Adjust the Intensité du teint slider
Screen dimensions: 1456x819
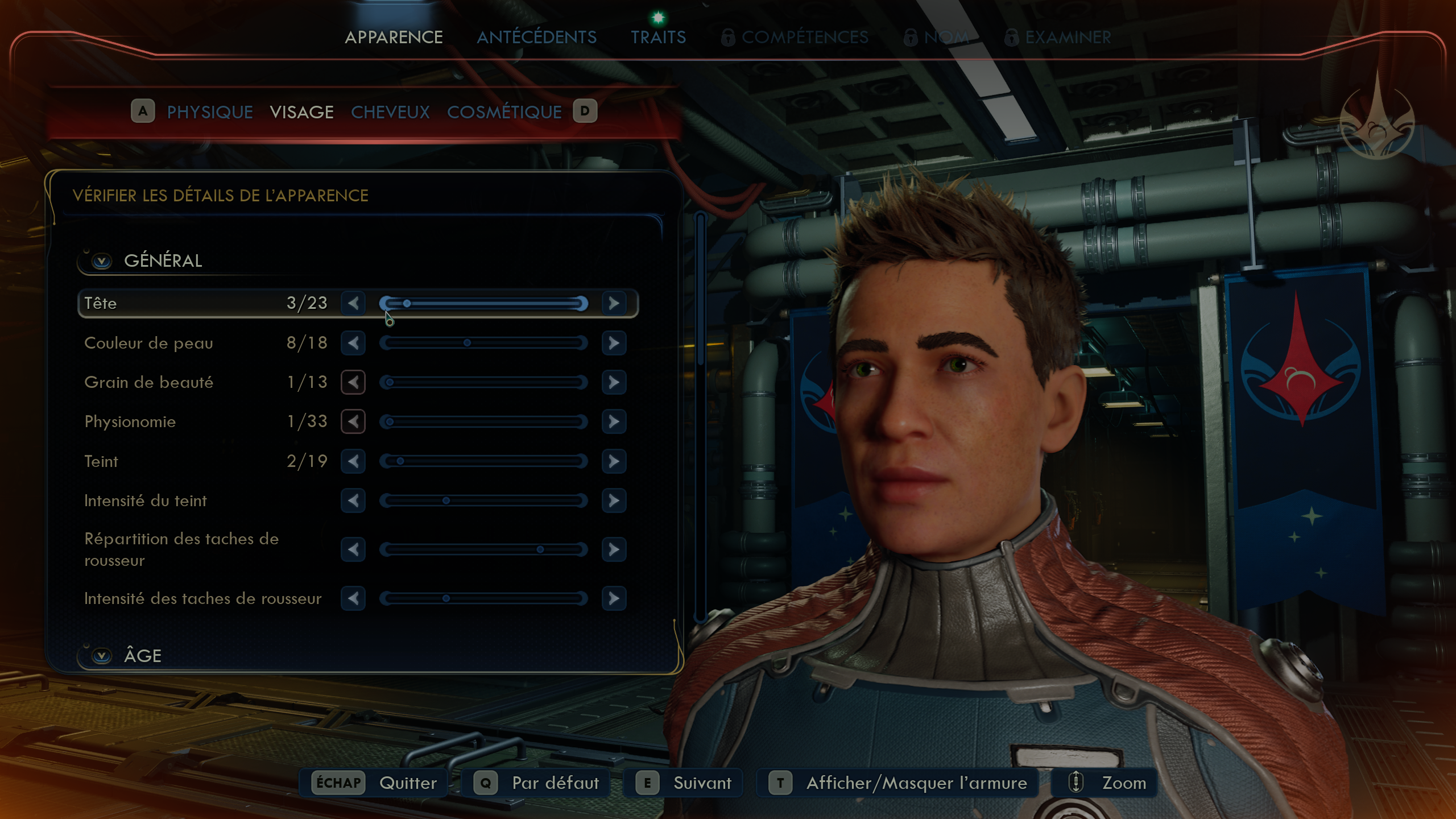[483, 500]
